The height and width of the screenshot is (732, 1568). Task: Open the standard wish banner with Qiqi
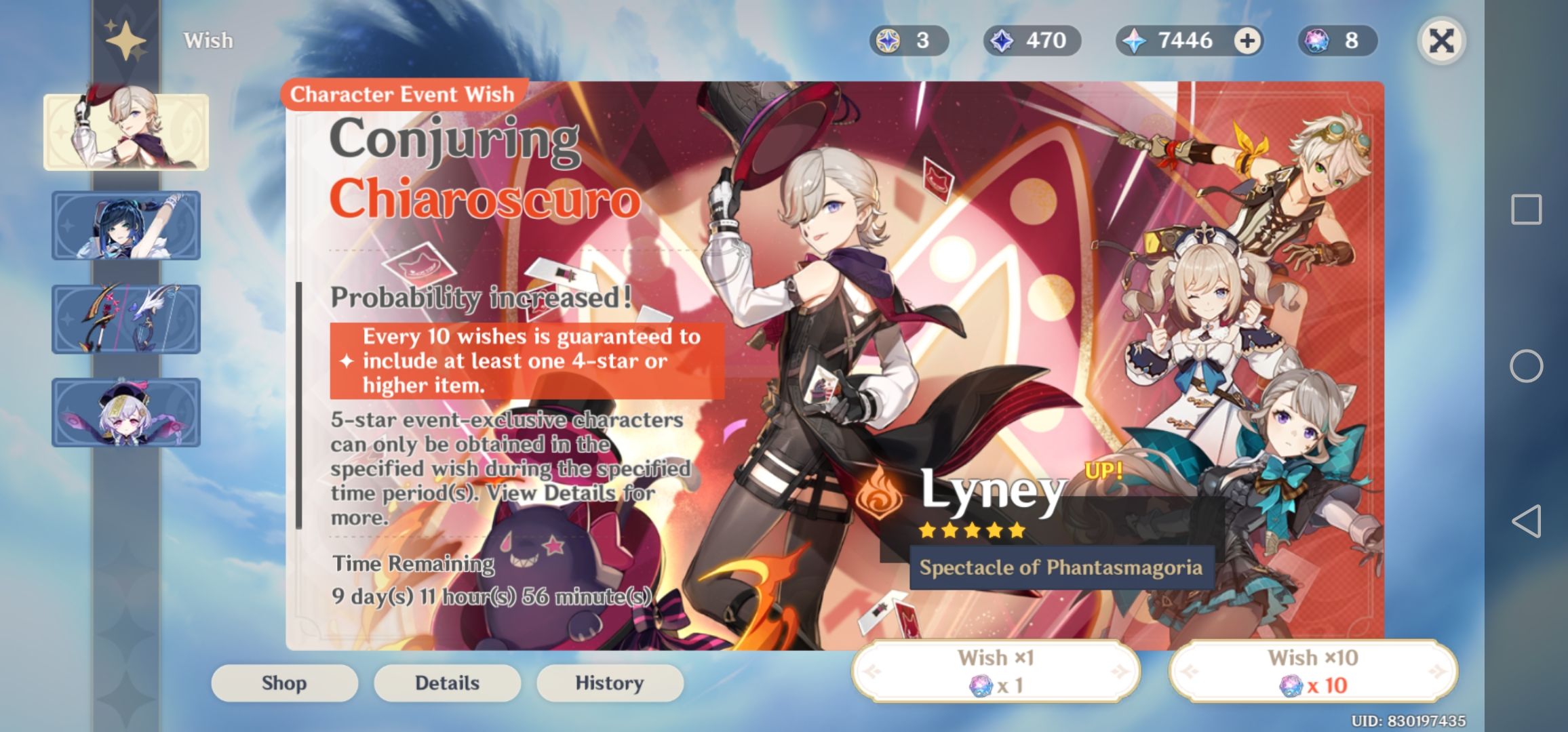coord(125,413)
